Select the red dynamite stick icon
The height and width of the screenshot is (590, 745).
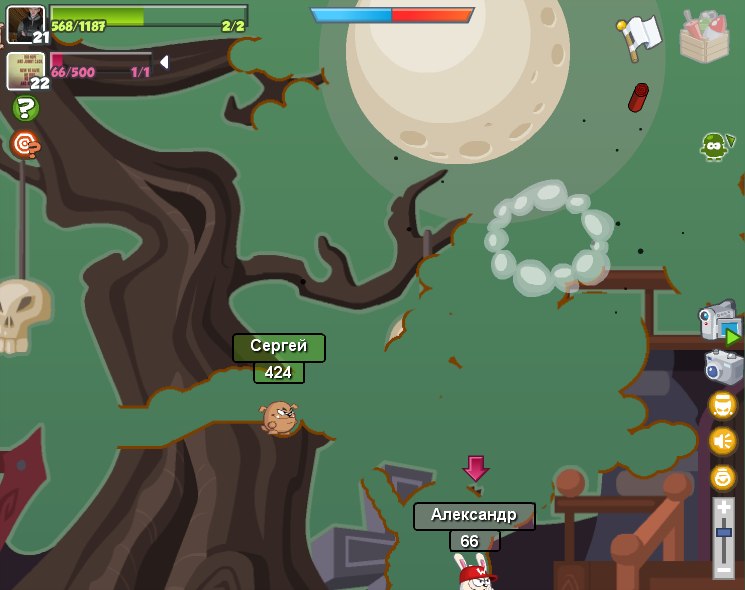(x=638, y=97)
